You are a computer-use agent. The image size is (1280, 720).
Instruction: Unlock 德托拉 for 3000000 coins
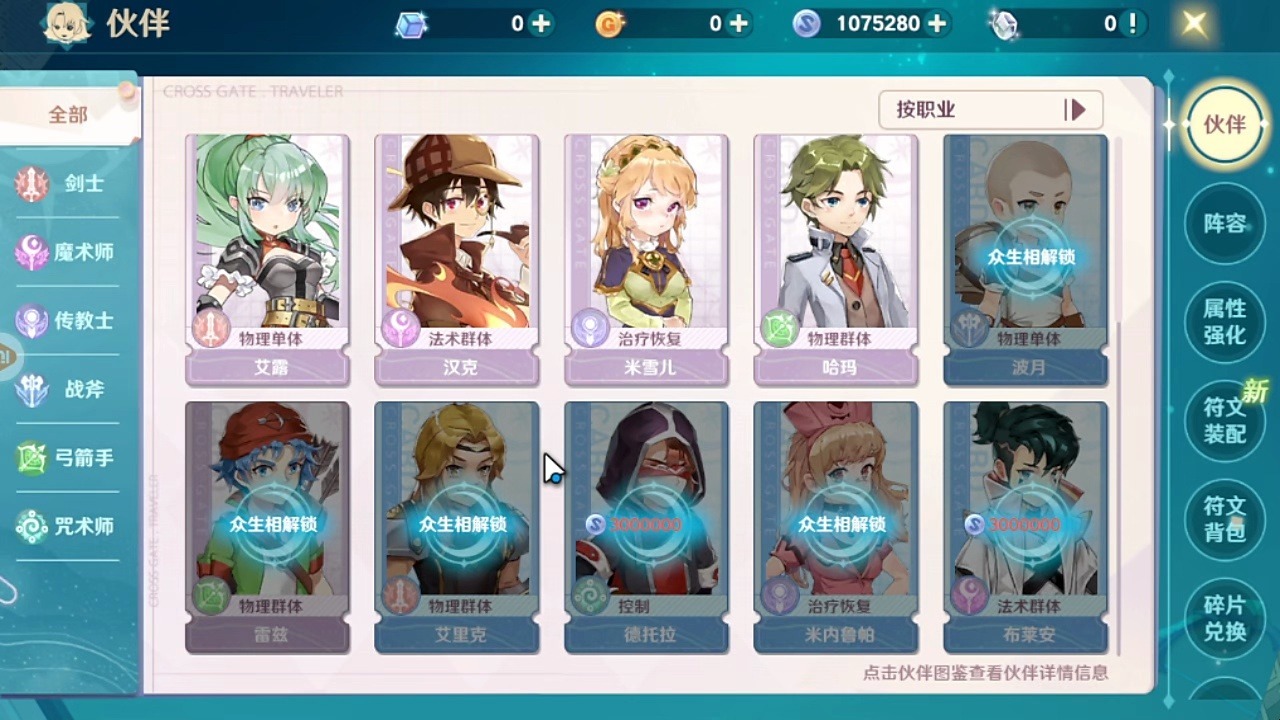(647, 524)
